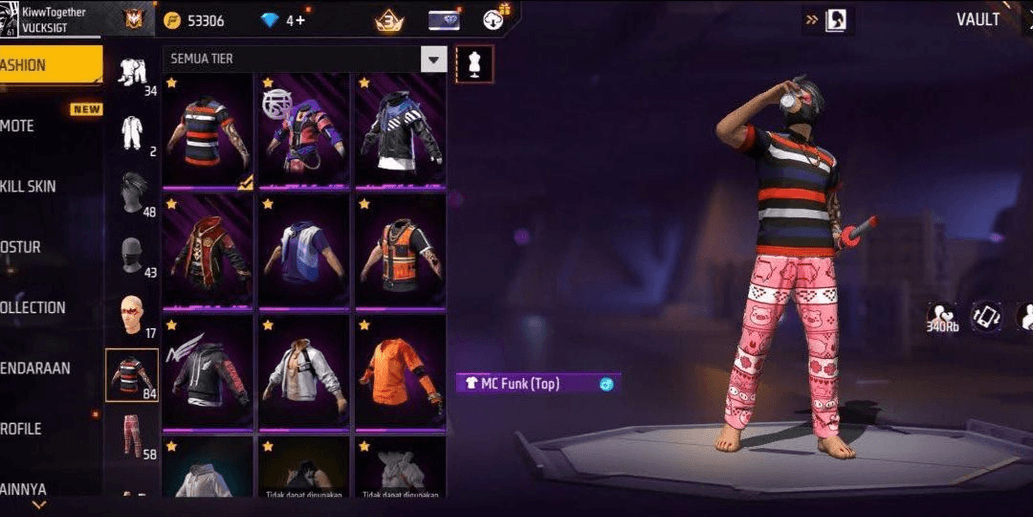Choose the orange and black safety vest
Image resolution: width=1033 pixels, height=517 pixels.
[x=400, y=251]
